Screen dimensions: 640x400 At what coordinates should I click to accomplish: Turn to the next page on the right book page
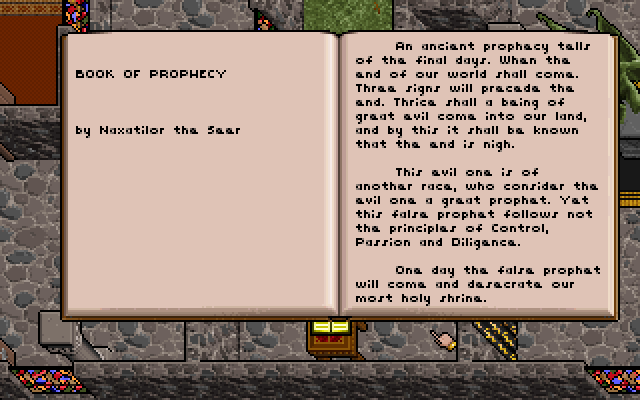click(478, 170)
